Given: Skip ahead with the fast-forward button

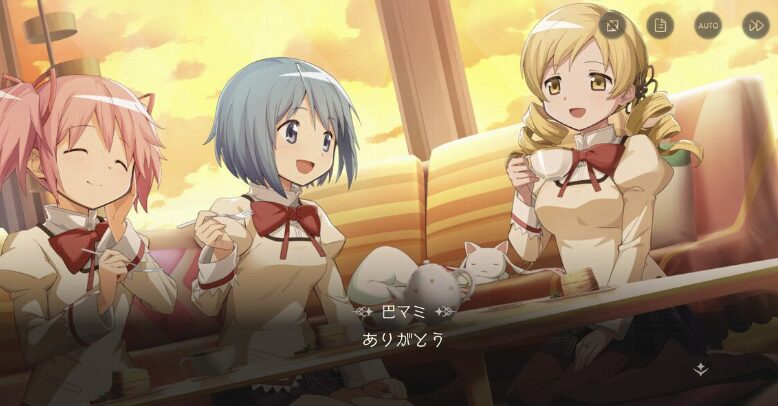Looking at the screenshot, I should tap(756, 24).
